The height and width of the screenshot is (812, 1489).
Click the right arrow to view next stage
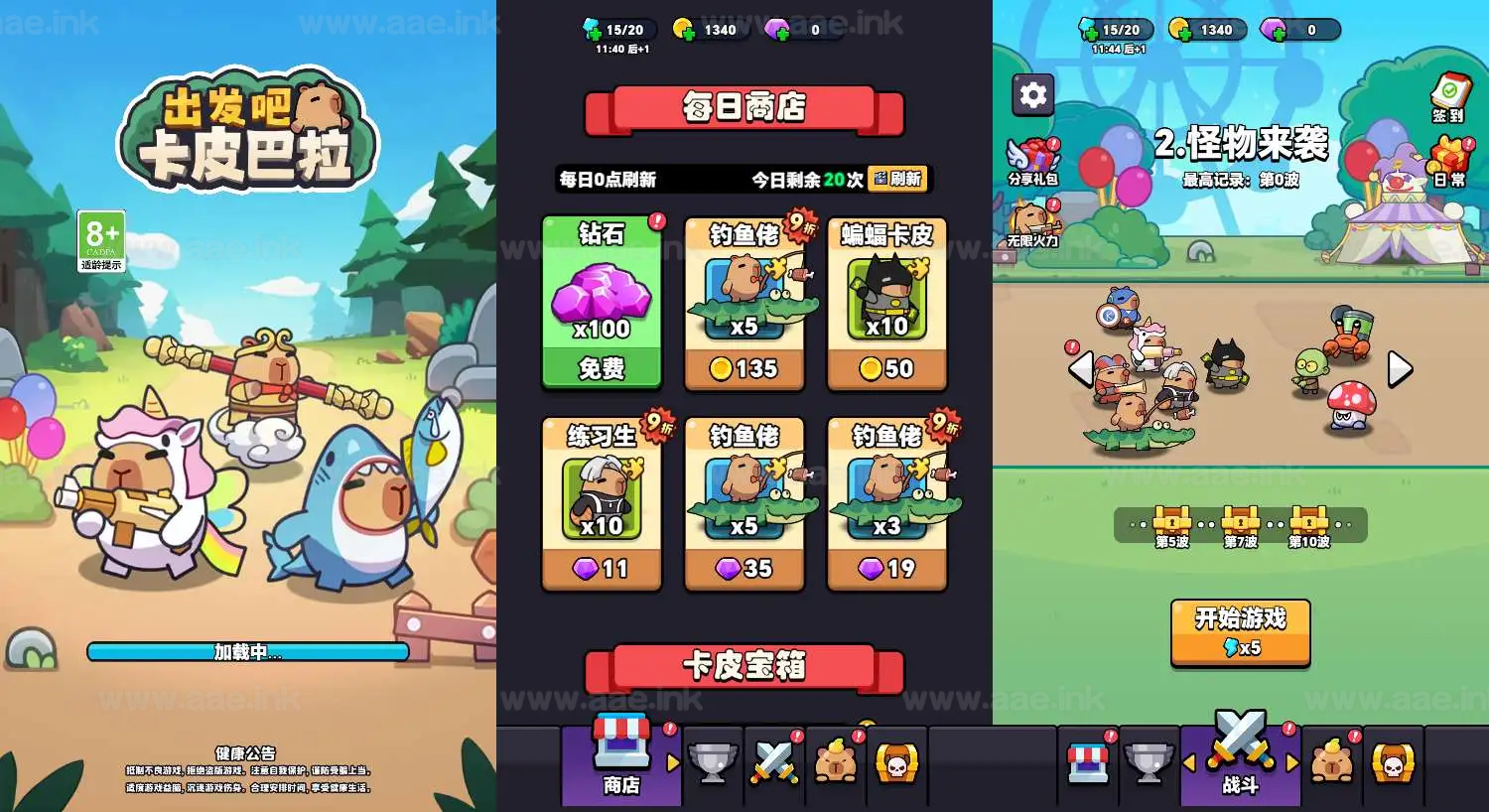[x=1397, y=367]
